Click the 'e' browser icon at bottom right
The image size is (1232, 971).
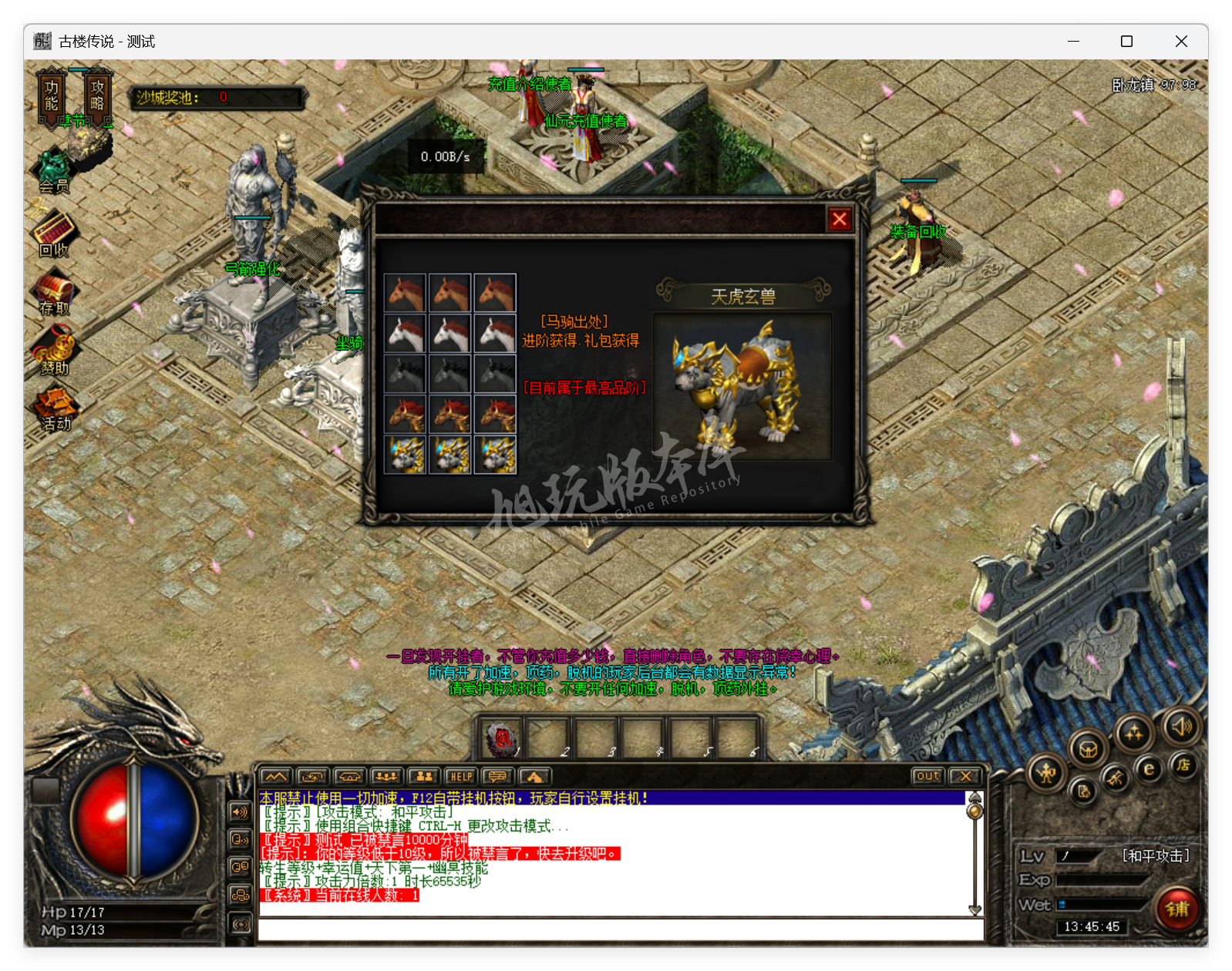(1149, 768)
